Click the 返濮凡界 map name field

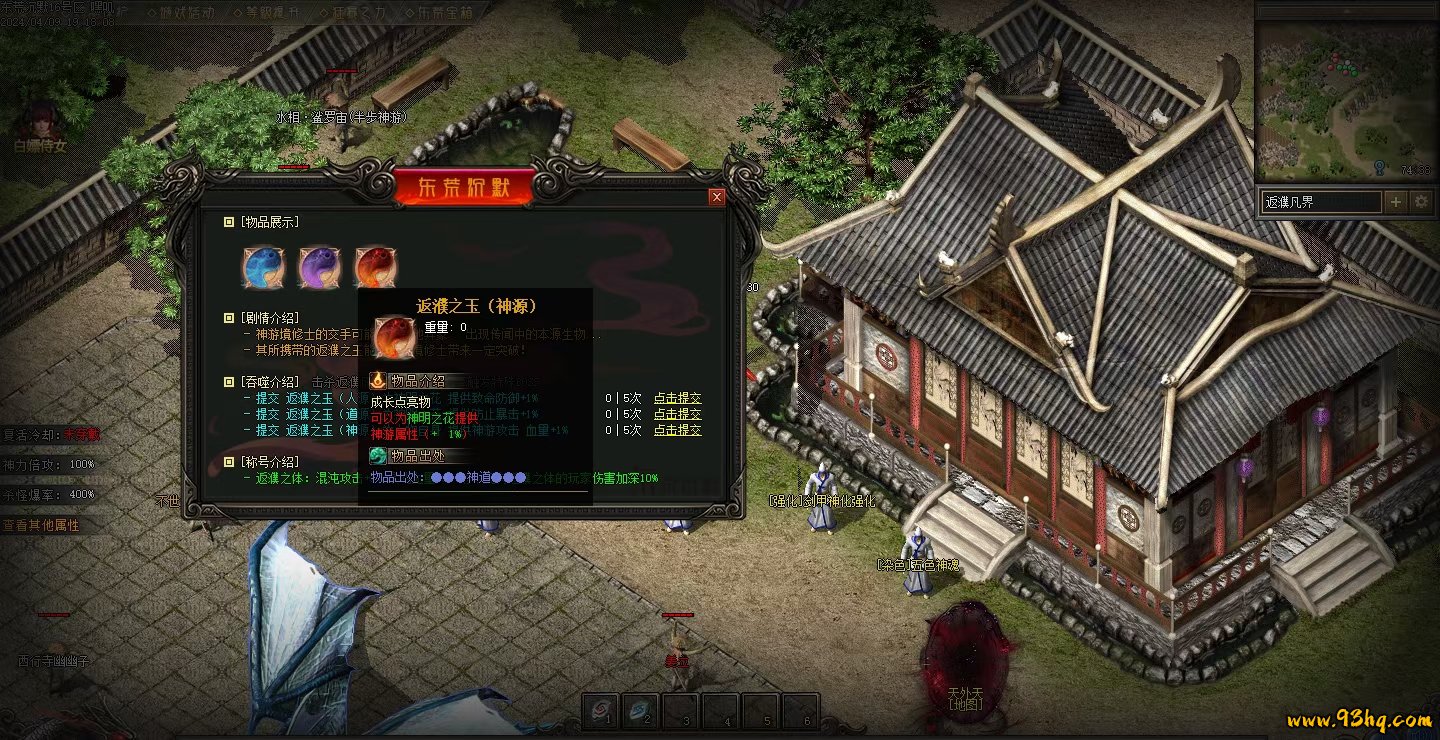[x=1320, y=202]
